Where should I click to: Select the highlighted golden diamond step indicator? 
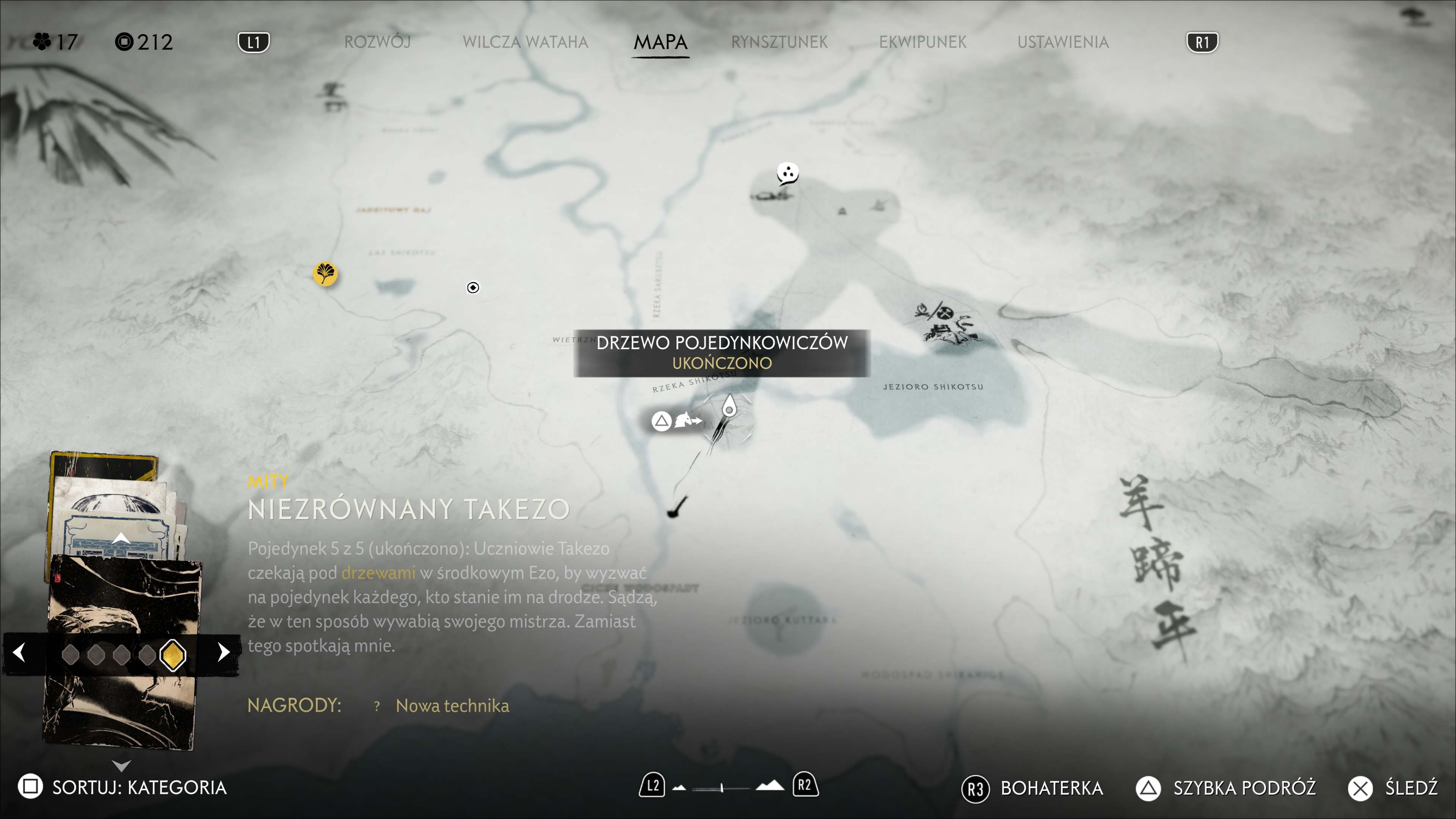pos(173,654)
